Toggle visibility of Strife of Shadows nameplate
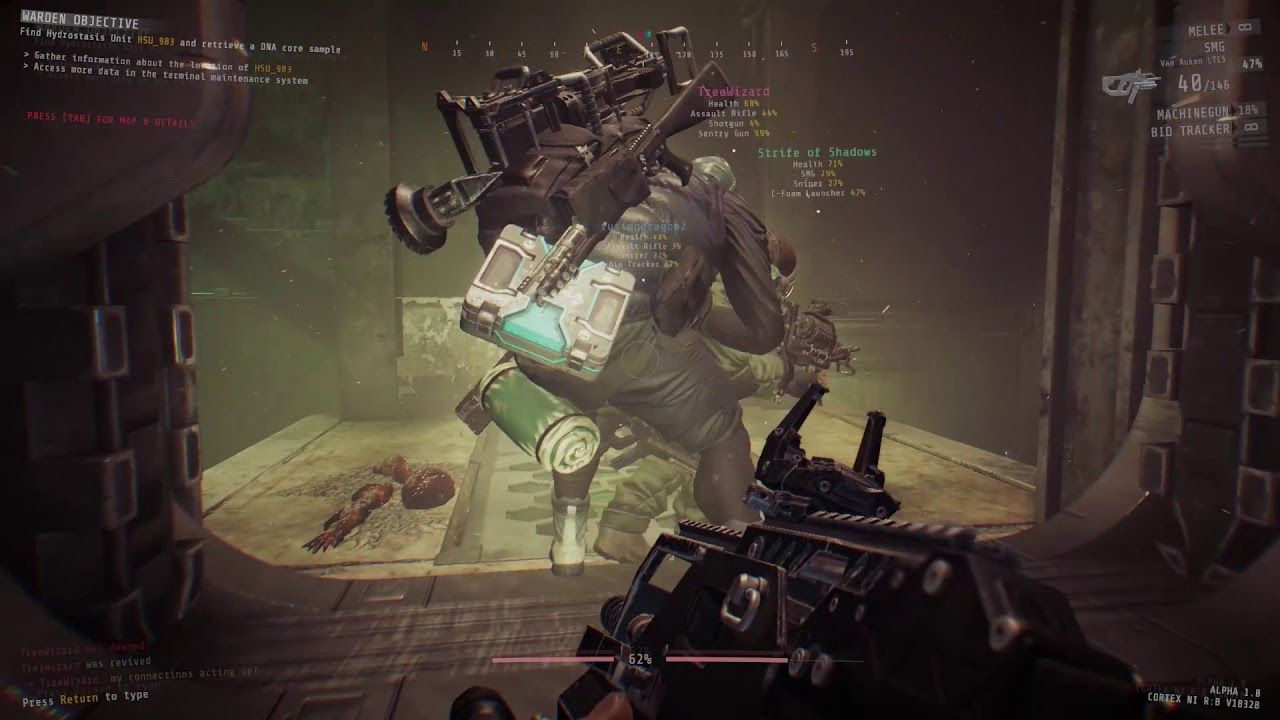The width and height of the screenshot is (1280, 720). click(x=816, y=152)
